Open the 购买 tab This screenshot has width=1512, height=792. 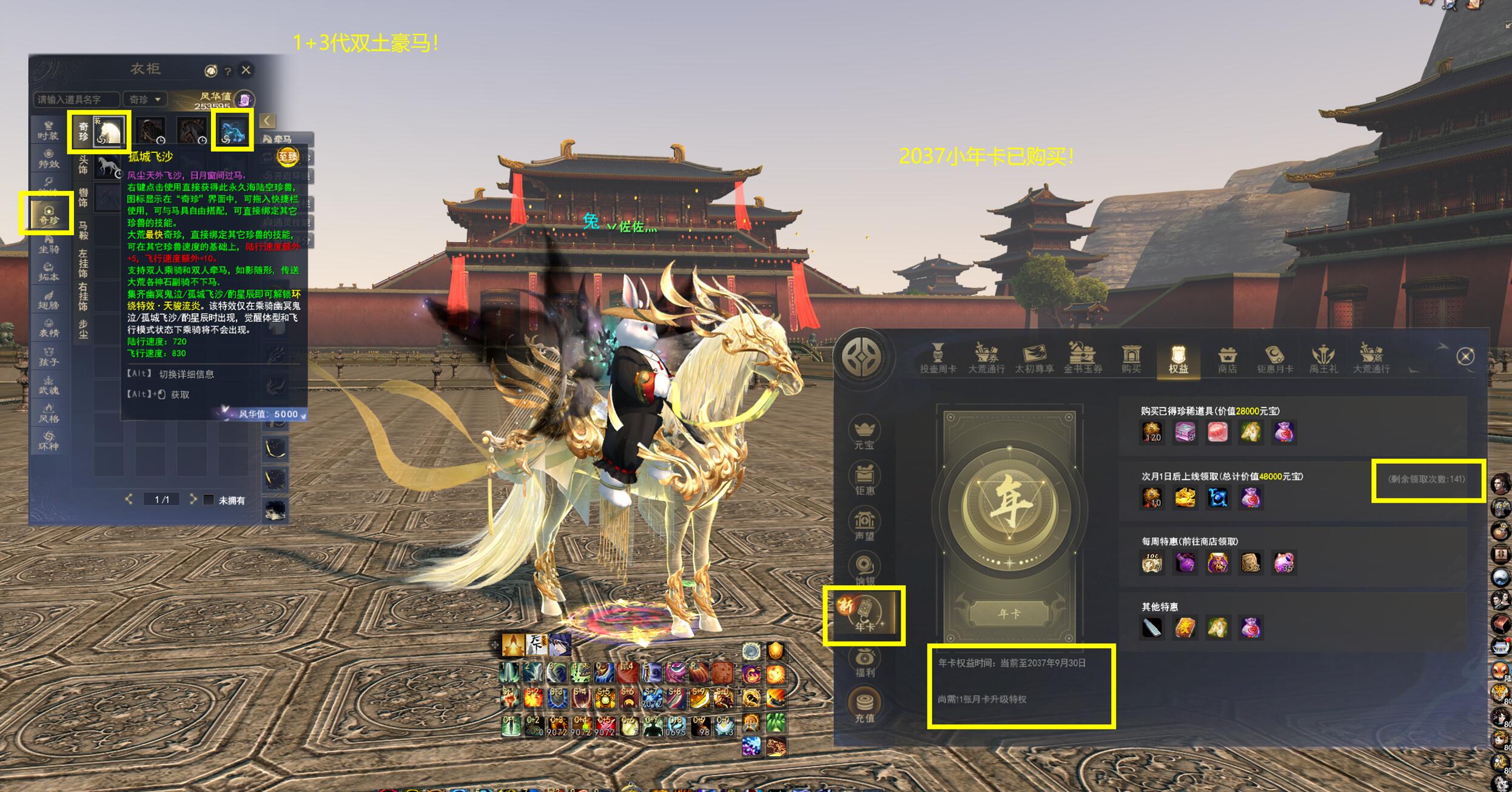click(x=1131, y=359)
